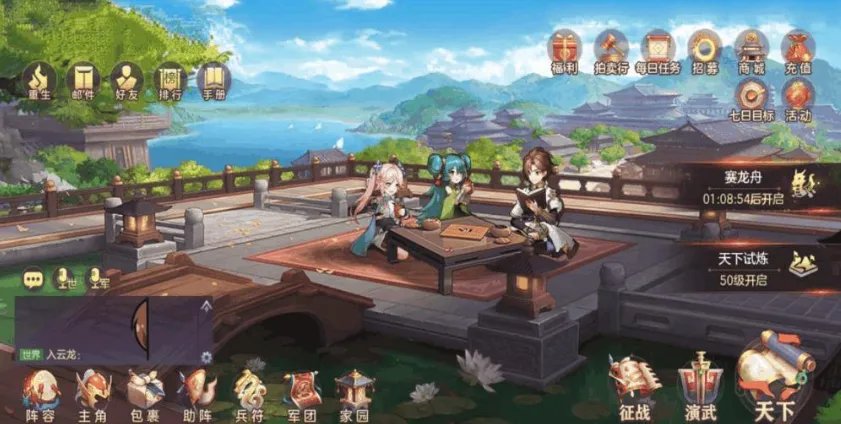
Task: Open the 军团 legion menu
Action: 301,392
